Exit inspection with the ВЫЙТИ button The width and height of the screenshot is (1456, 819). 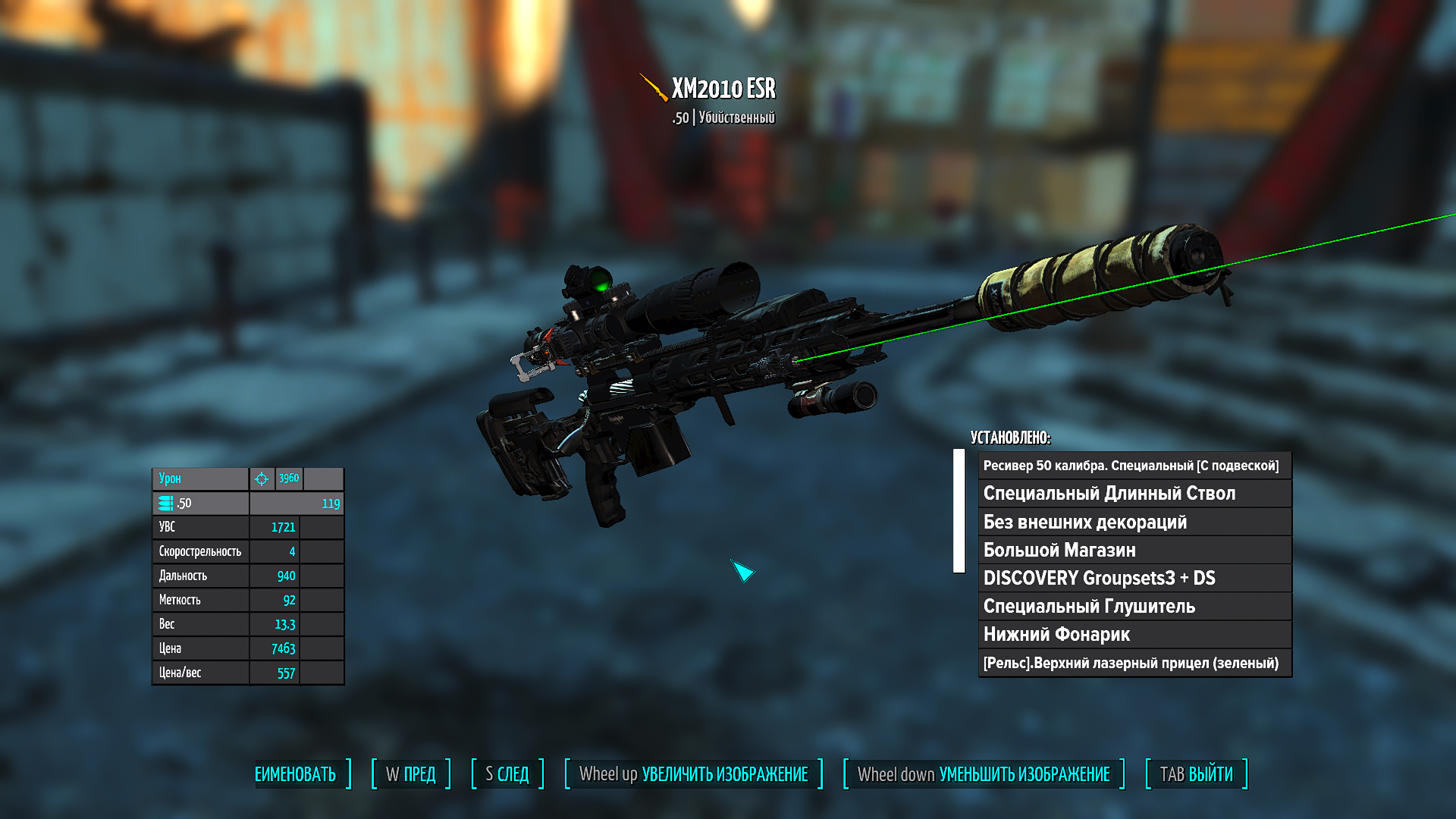click(1196, 774)
